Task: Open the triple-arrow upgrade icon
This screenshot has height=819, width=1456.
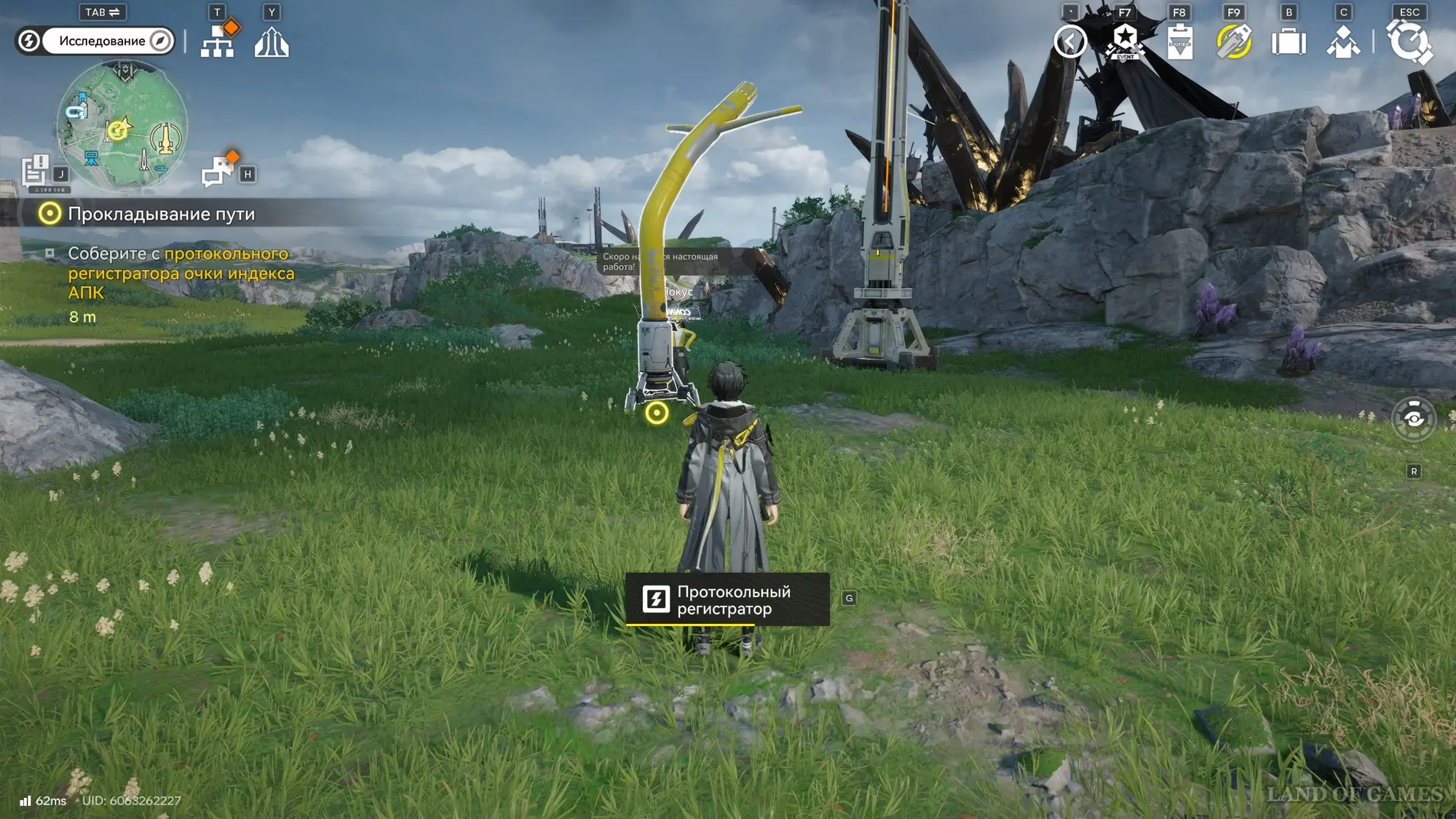Action: pyautogui.click(x=272, y=42)
